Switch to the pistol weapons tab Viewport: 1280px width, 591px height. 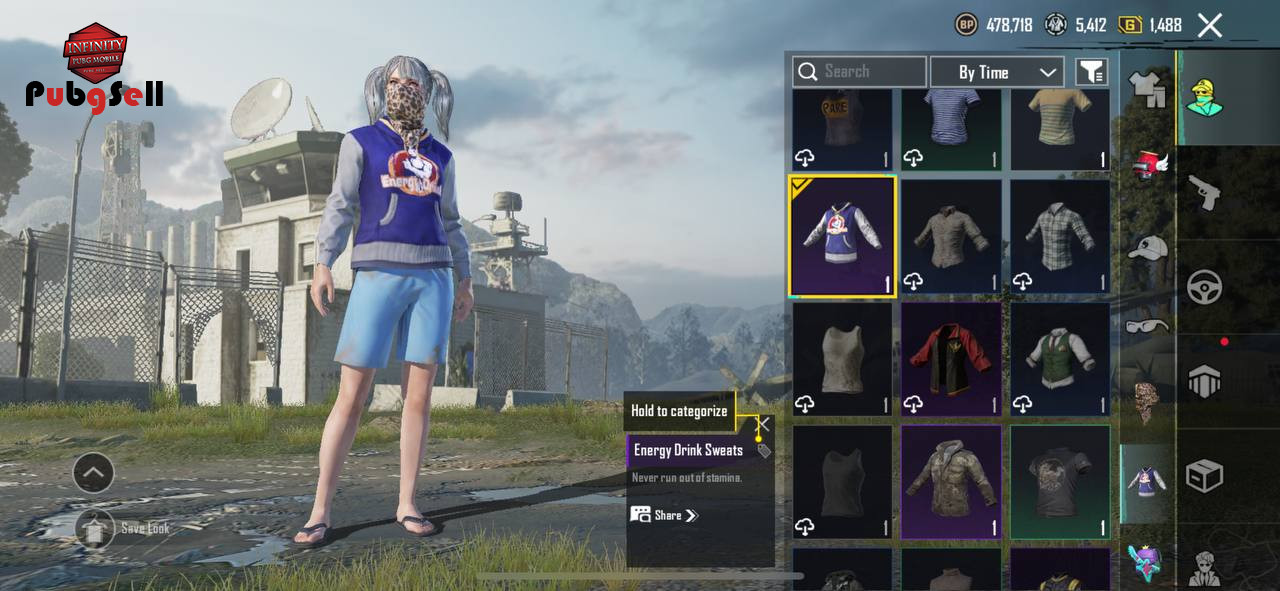tap(1204, 192)
